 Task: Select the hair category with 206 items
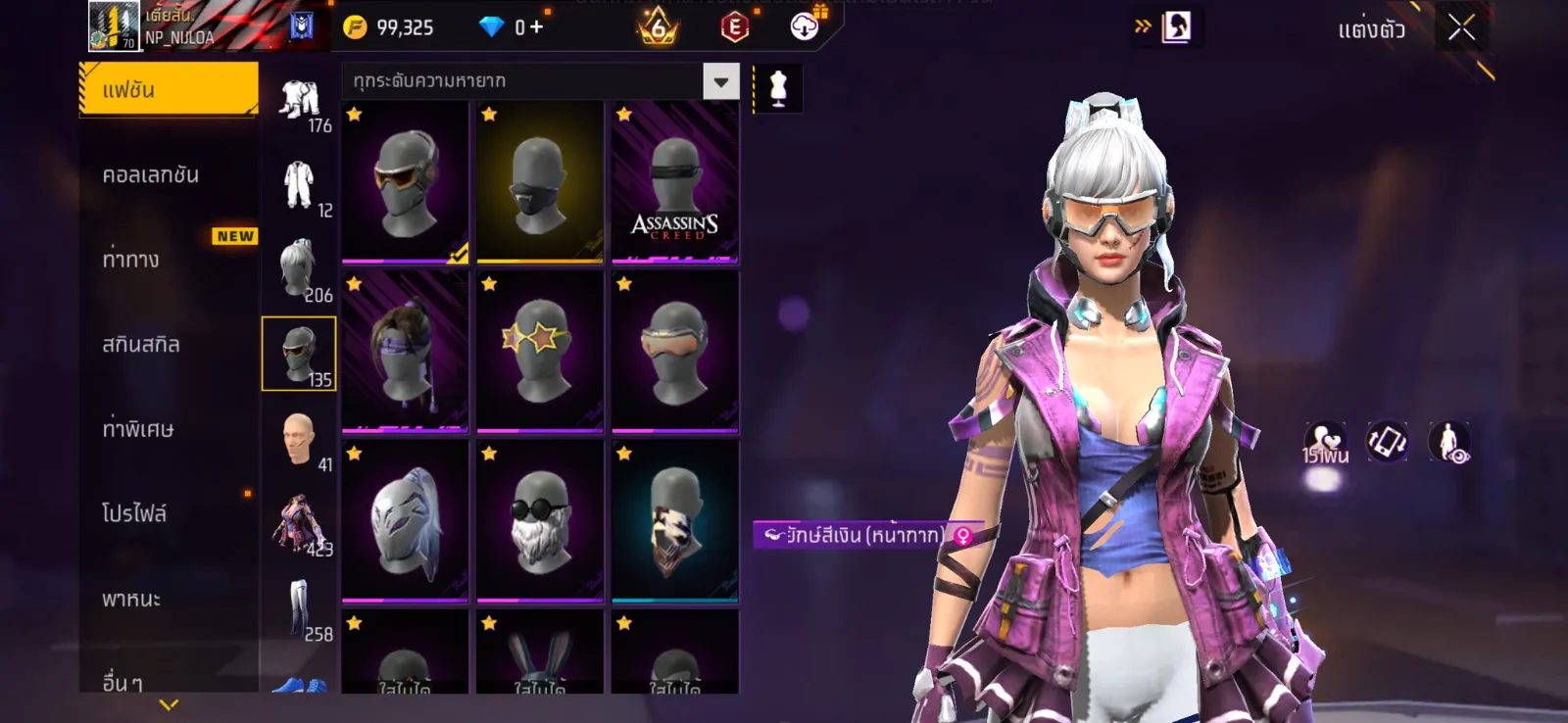tap(299, 269)
